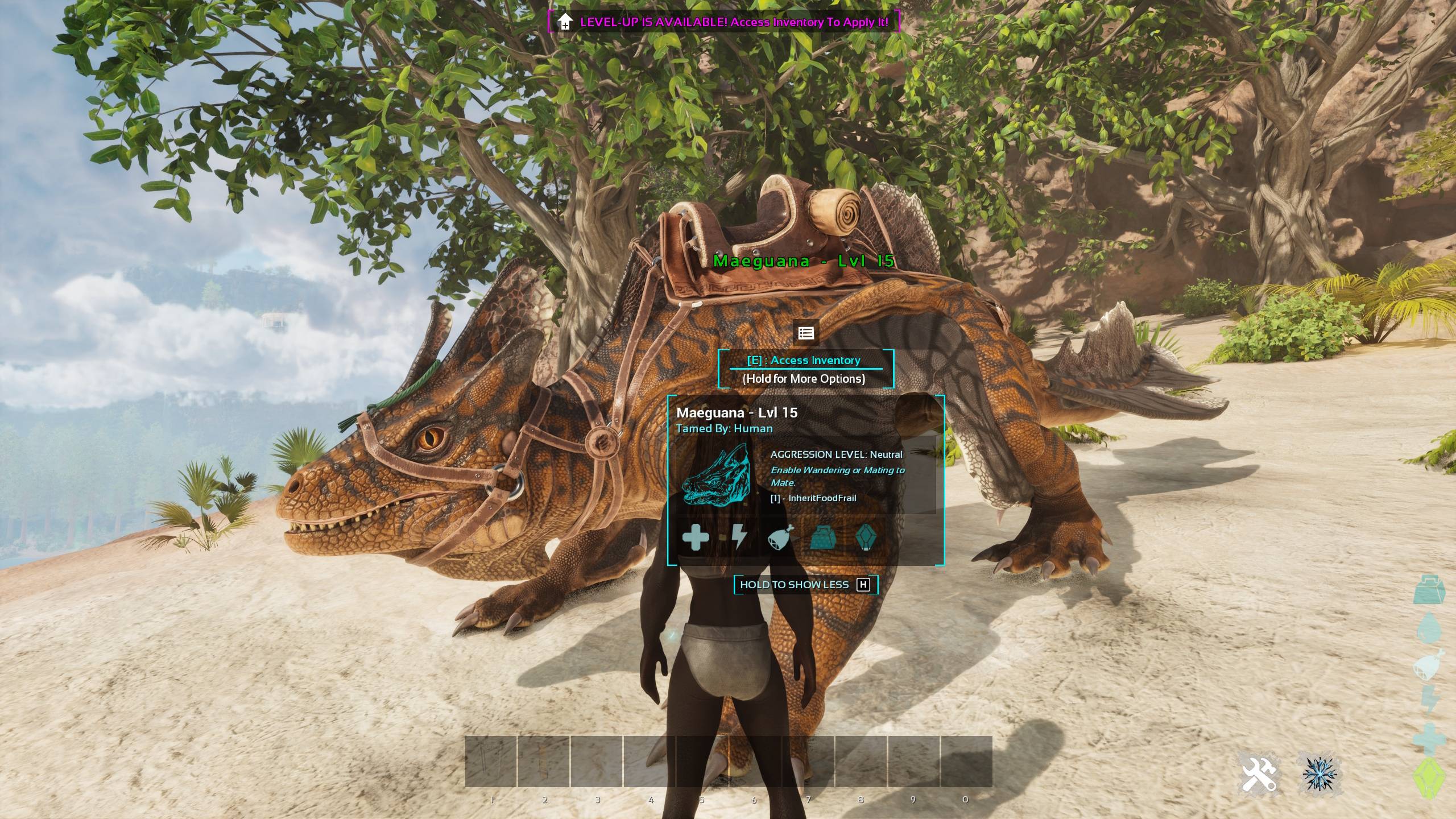Click the Maeguana head portrait in the info panel
Viewport: 1456px width, 819px height.
point(716,474)
